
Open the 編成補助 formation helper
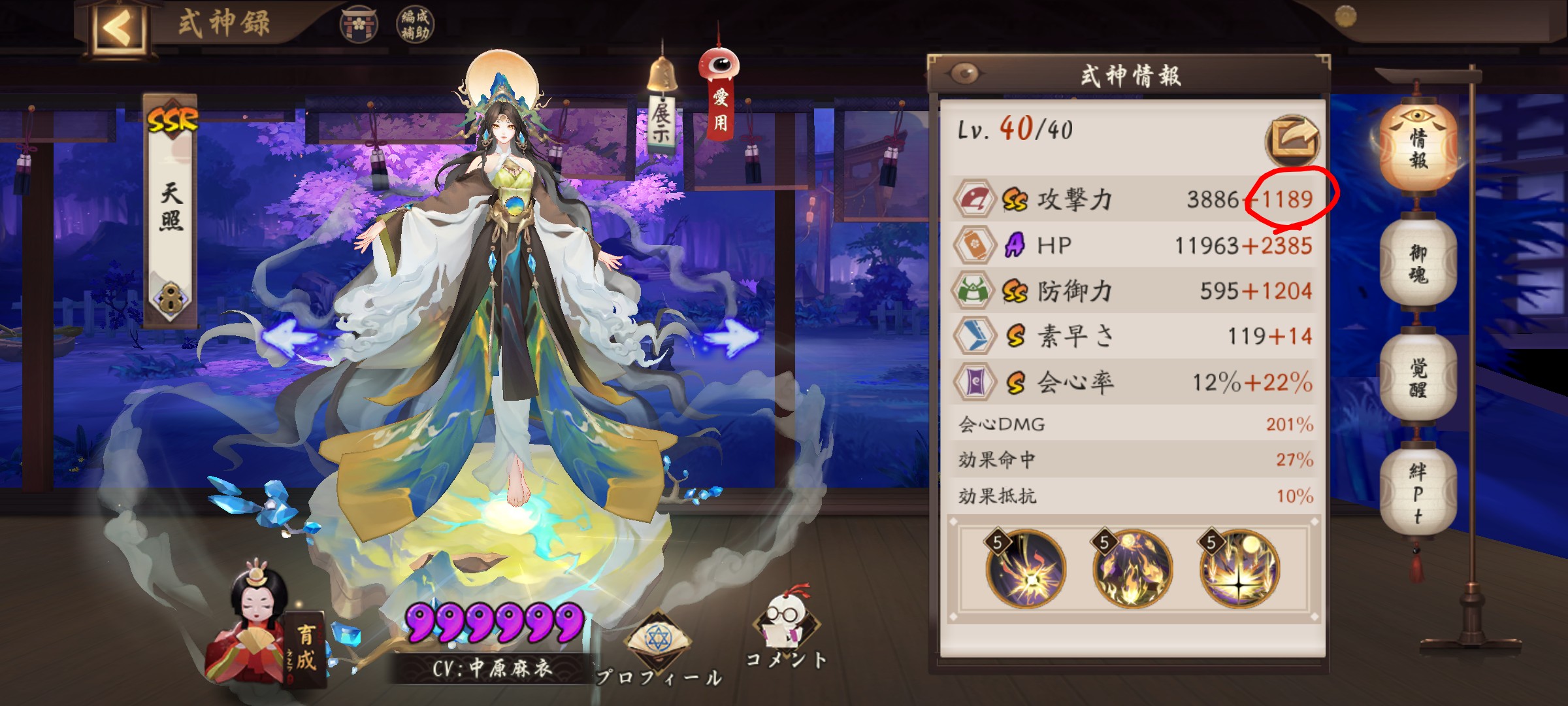415,25
